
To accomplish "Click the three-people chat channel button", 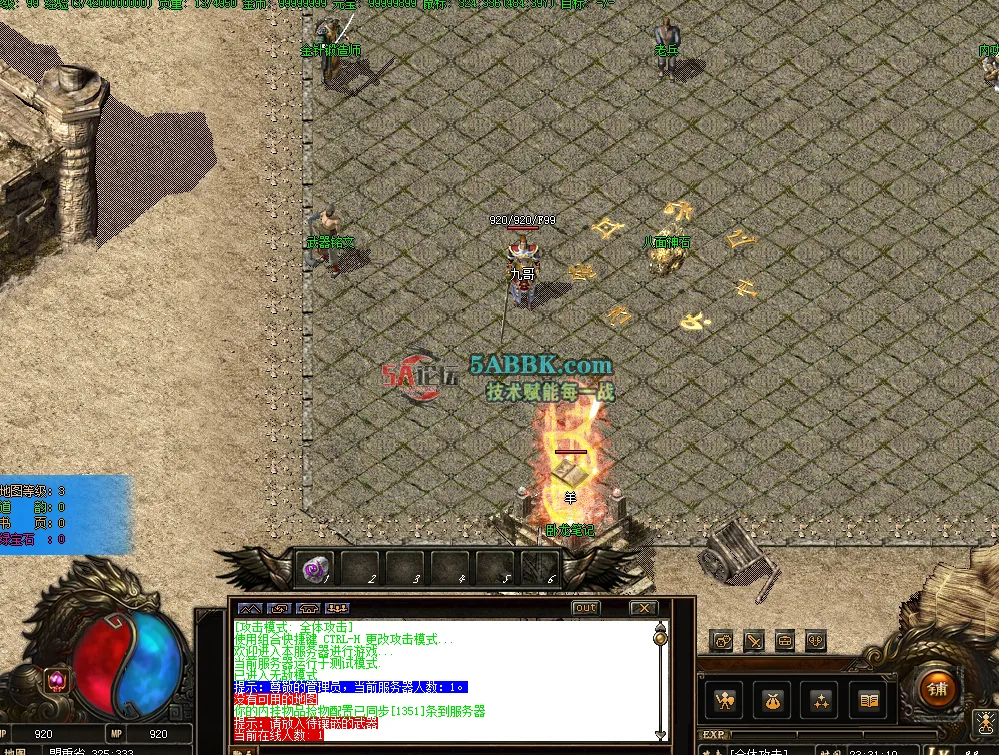I will 338,608.
